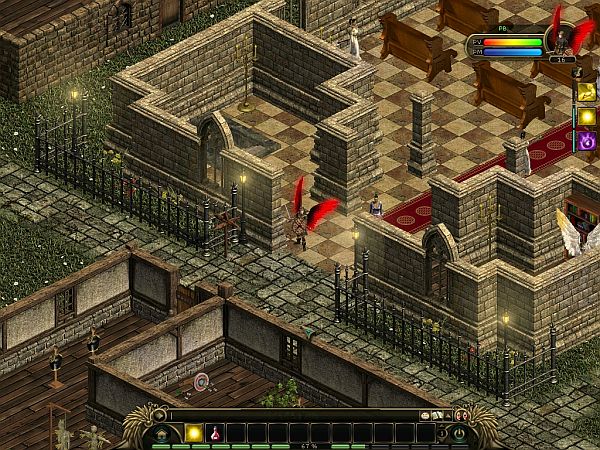
Task: Open the smiley emote icon above hotbar
Action: (x=425, y=414)
